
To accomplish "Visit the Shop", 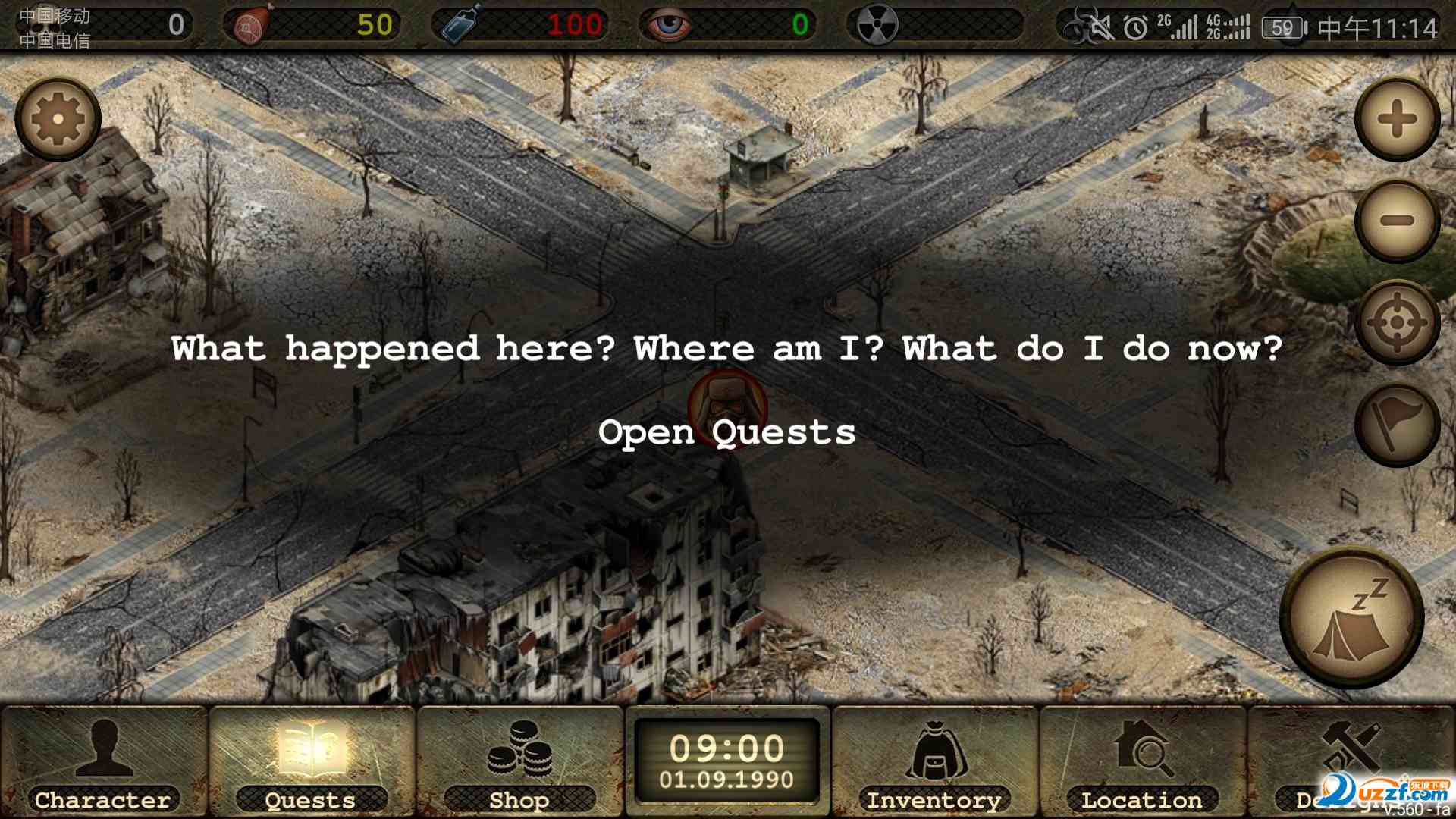I will pos(519,762).
